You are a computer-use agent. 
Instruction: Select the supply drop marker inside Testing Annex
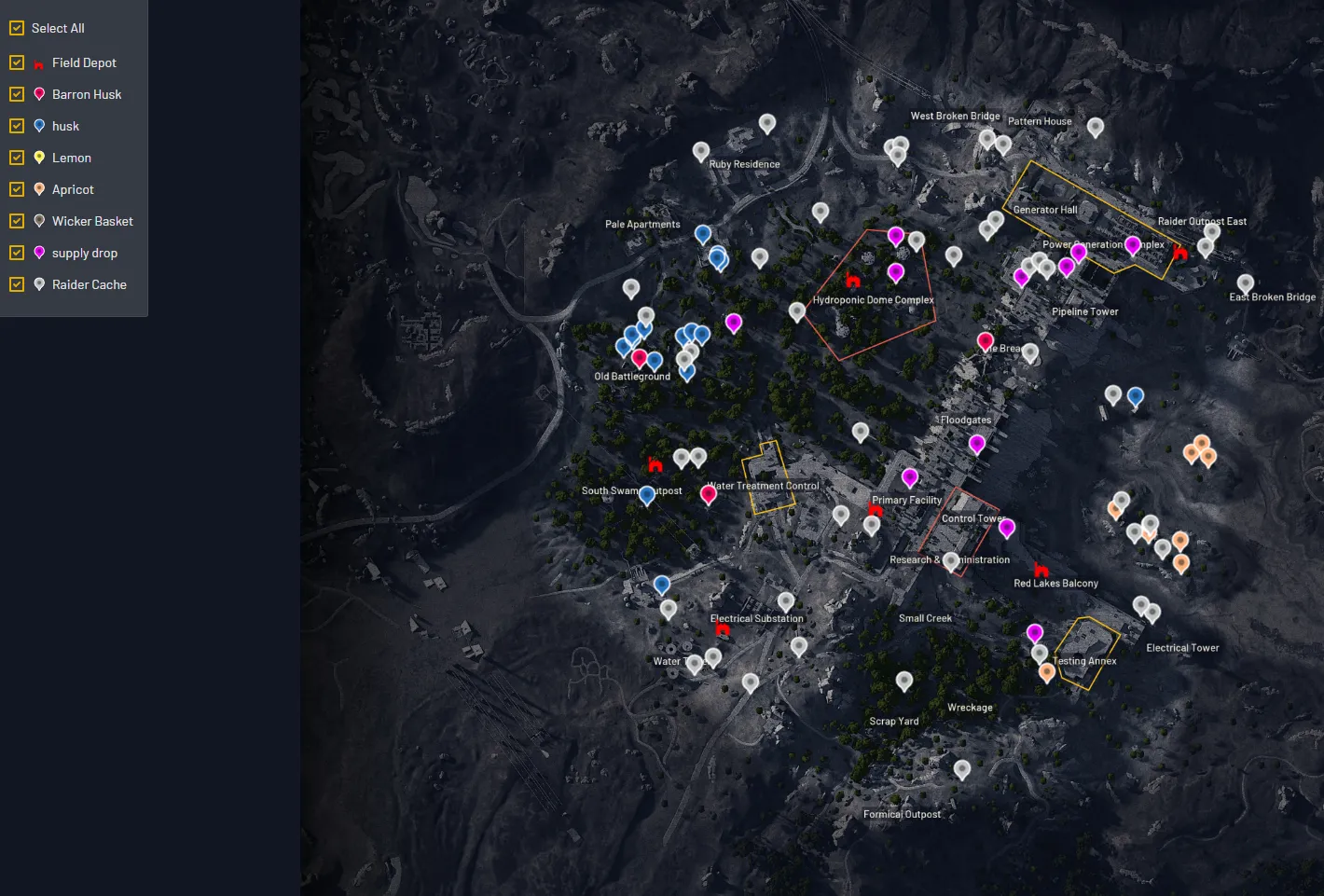pyautogui.click(x=1035, y=632)
